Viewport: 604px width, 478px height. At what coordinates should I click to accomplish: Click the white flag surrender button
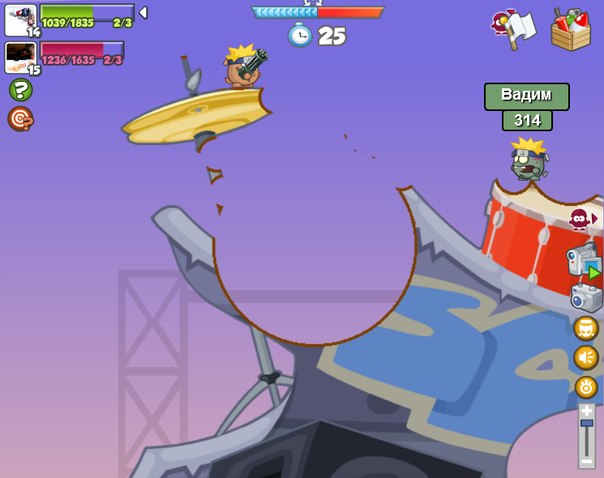517,27
